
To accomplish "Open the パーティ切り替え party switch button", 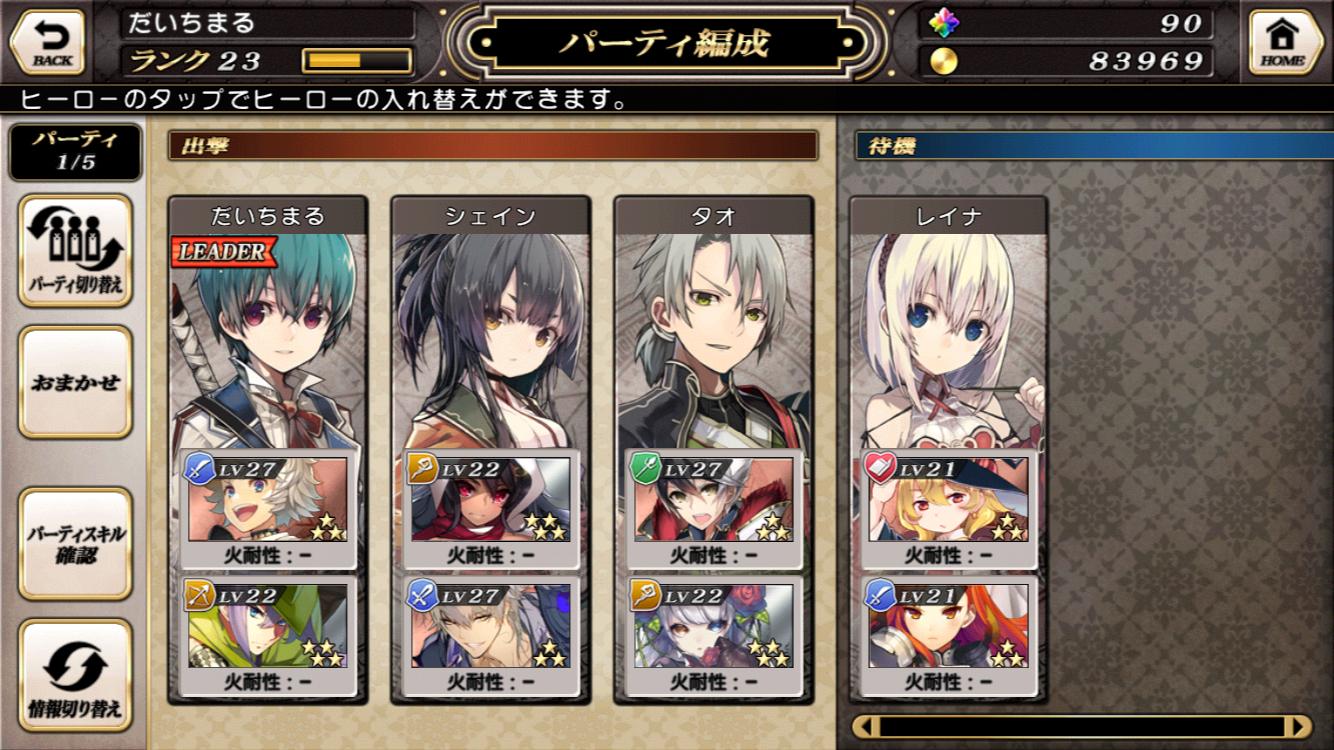I will (x=75, y=250).
